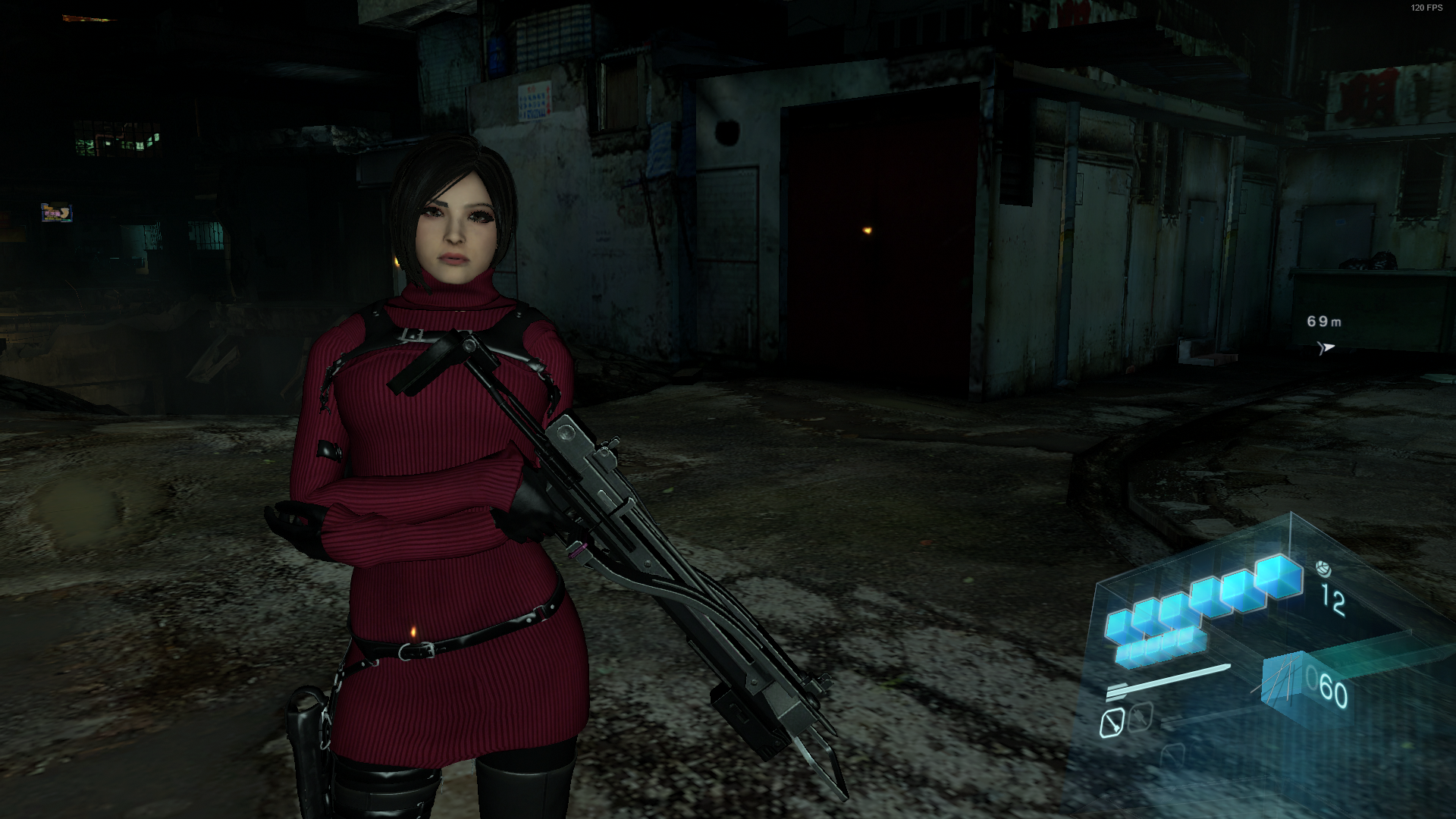Switch to the dimmed pipe bomb arrow icon
Screen dimensions: 1456x819
click(x=1140, y=717)
